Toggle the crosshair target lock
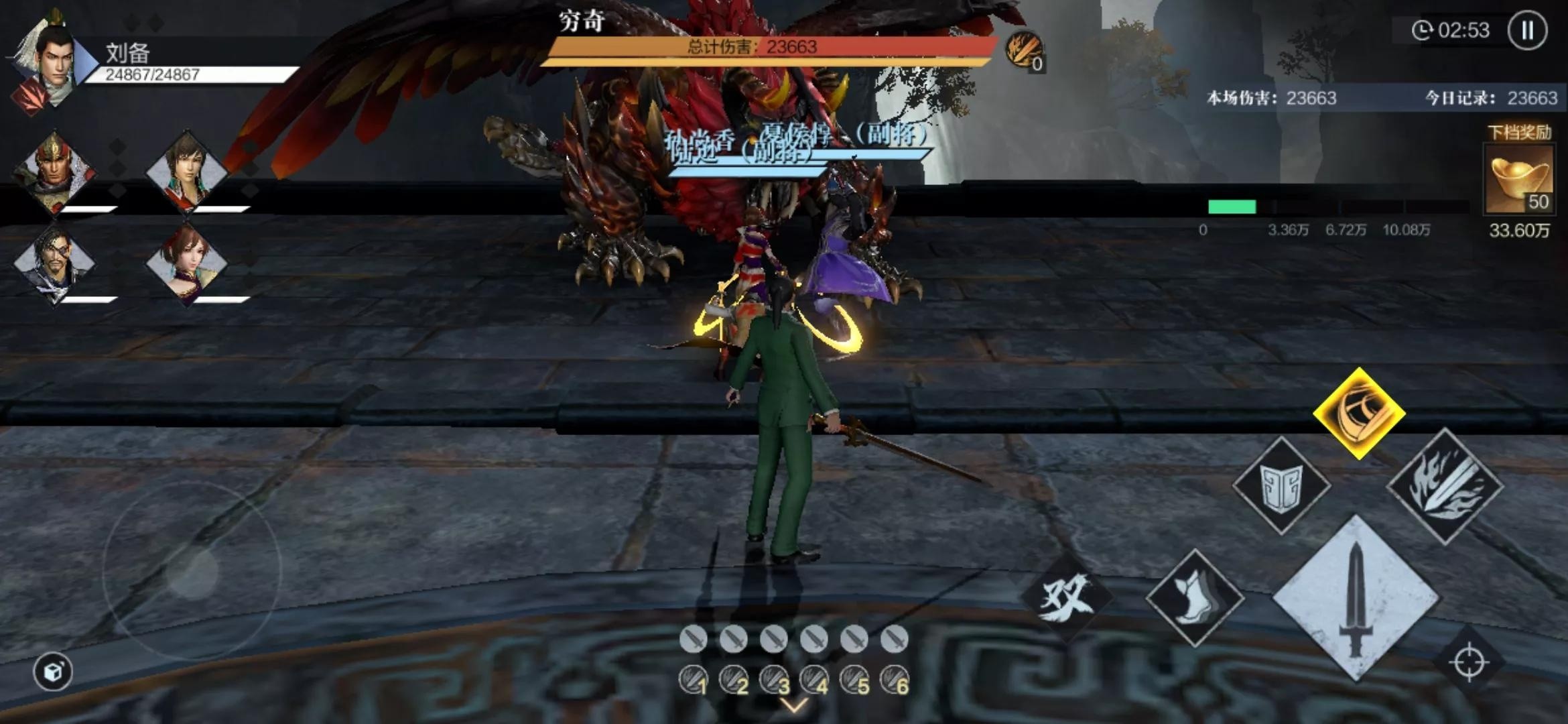This screenshot has width=1568, height=724. point(1469,662)
